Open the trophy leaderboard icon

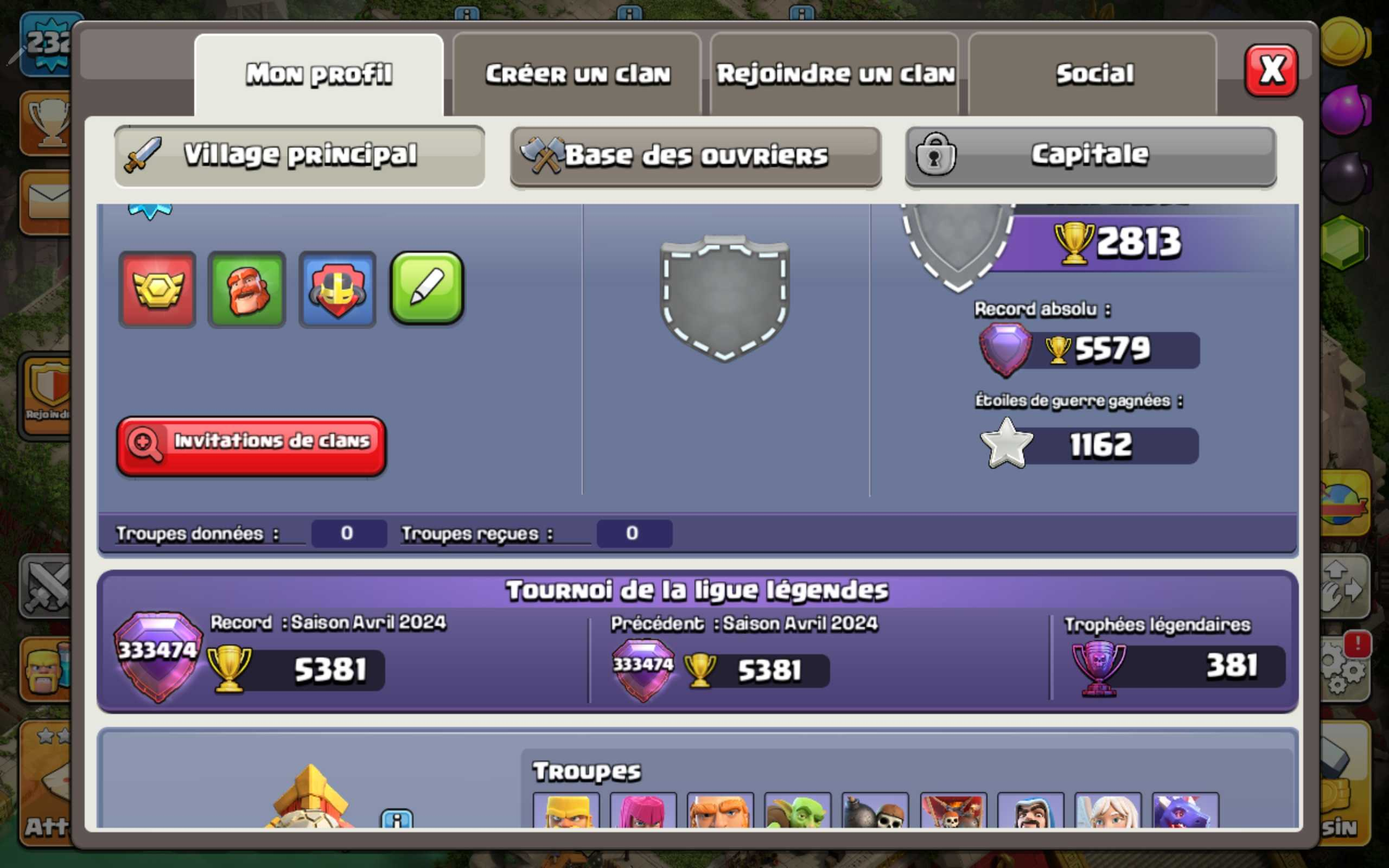[49, 120]
